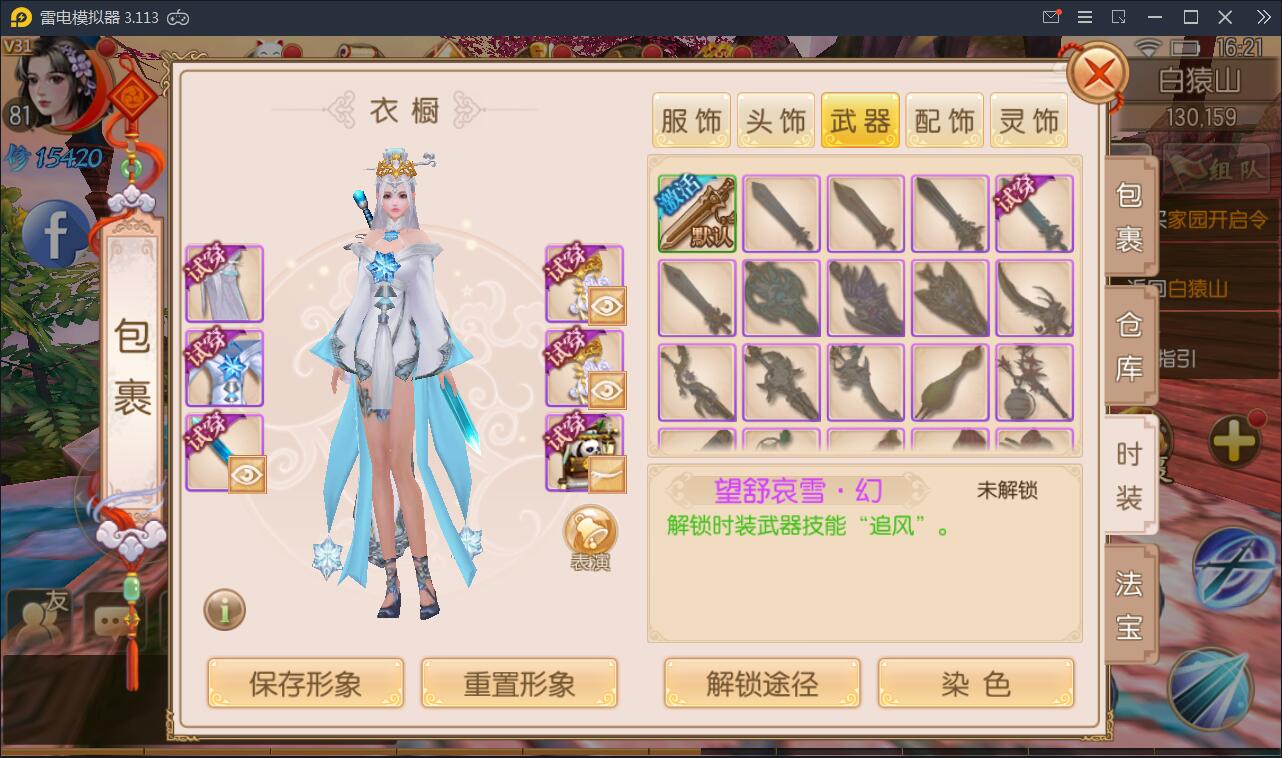
Task: Toggle visibility on the top-right 试穿 accessory
Action: pos(608,307)
